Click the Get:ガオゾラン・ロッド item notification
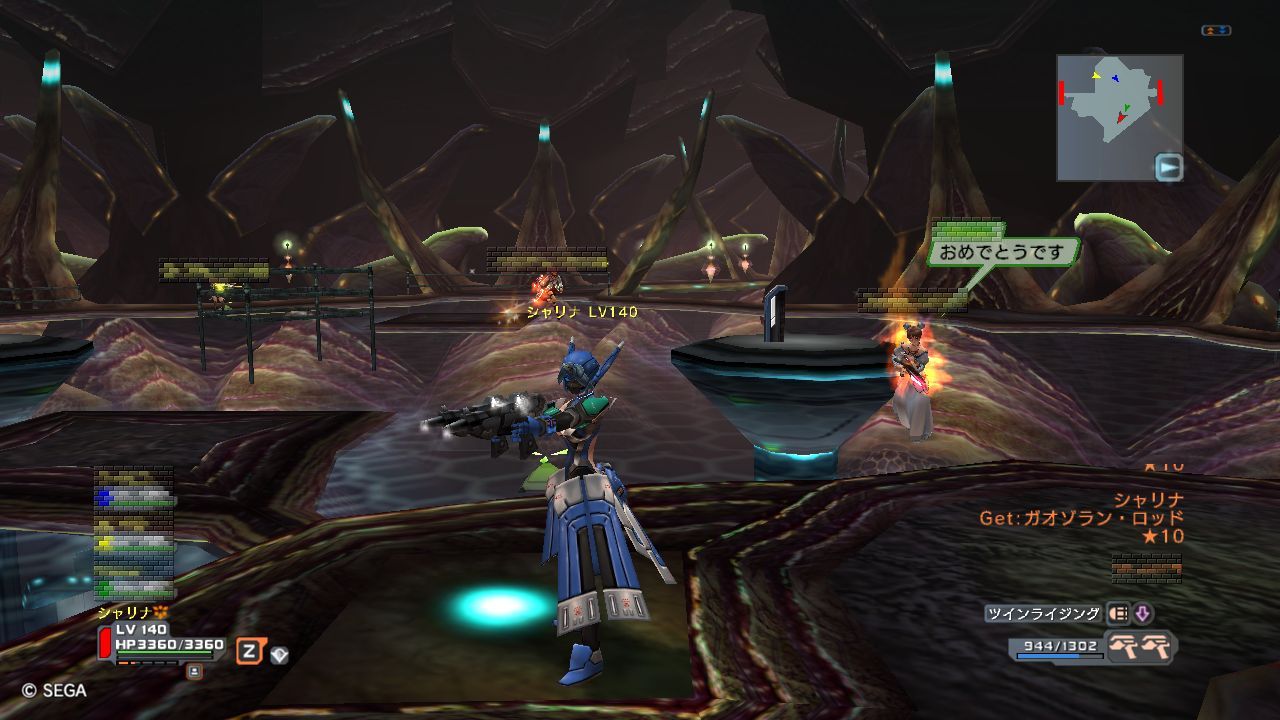The height and width of the screenshot is (720, 1280). (1081, 518)
